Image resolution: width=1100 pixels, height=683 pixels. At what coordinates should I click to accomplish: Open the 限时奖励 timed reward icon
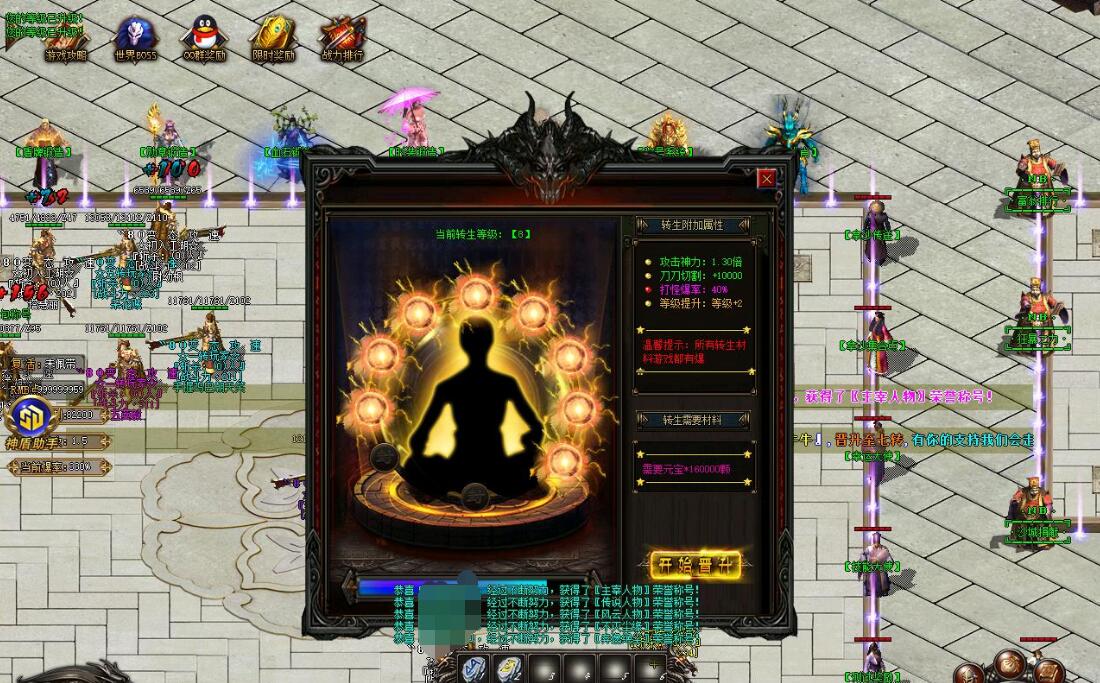pyautogui.click(x=272, y=38)
